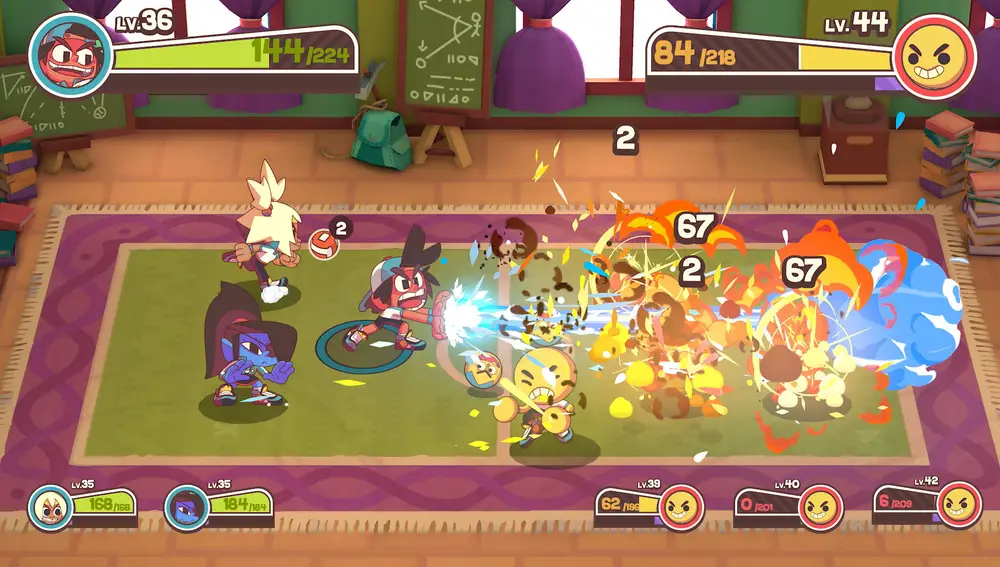Click the level 39 enemy portrait

pos(682,506)
